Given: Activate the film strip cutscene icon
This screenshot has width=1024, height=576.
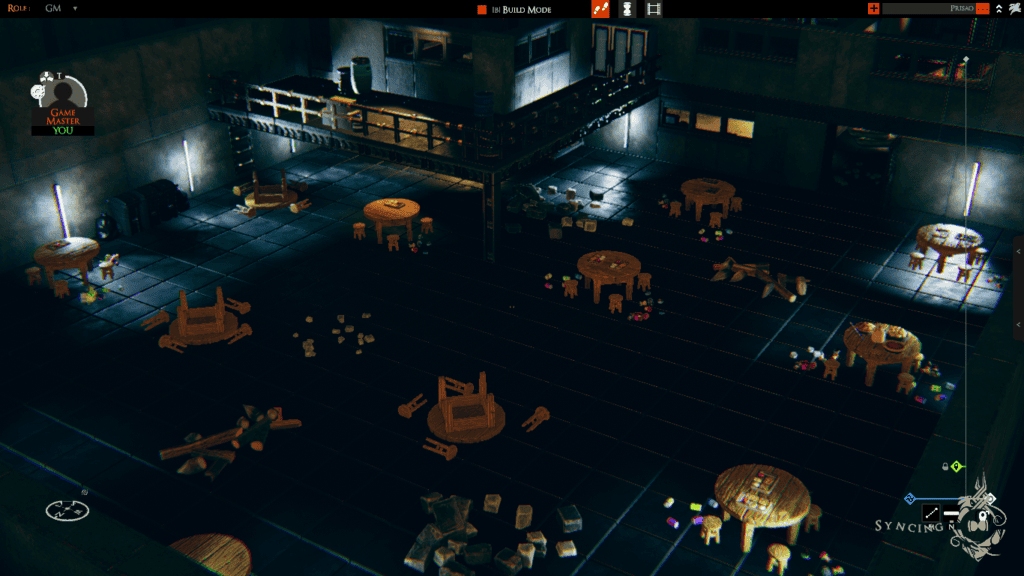Looking at the screenshot, I should click(654, 9).
